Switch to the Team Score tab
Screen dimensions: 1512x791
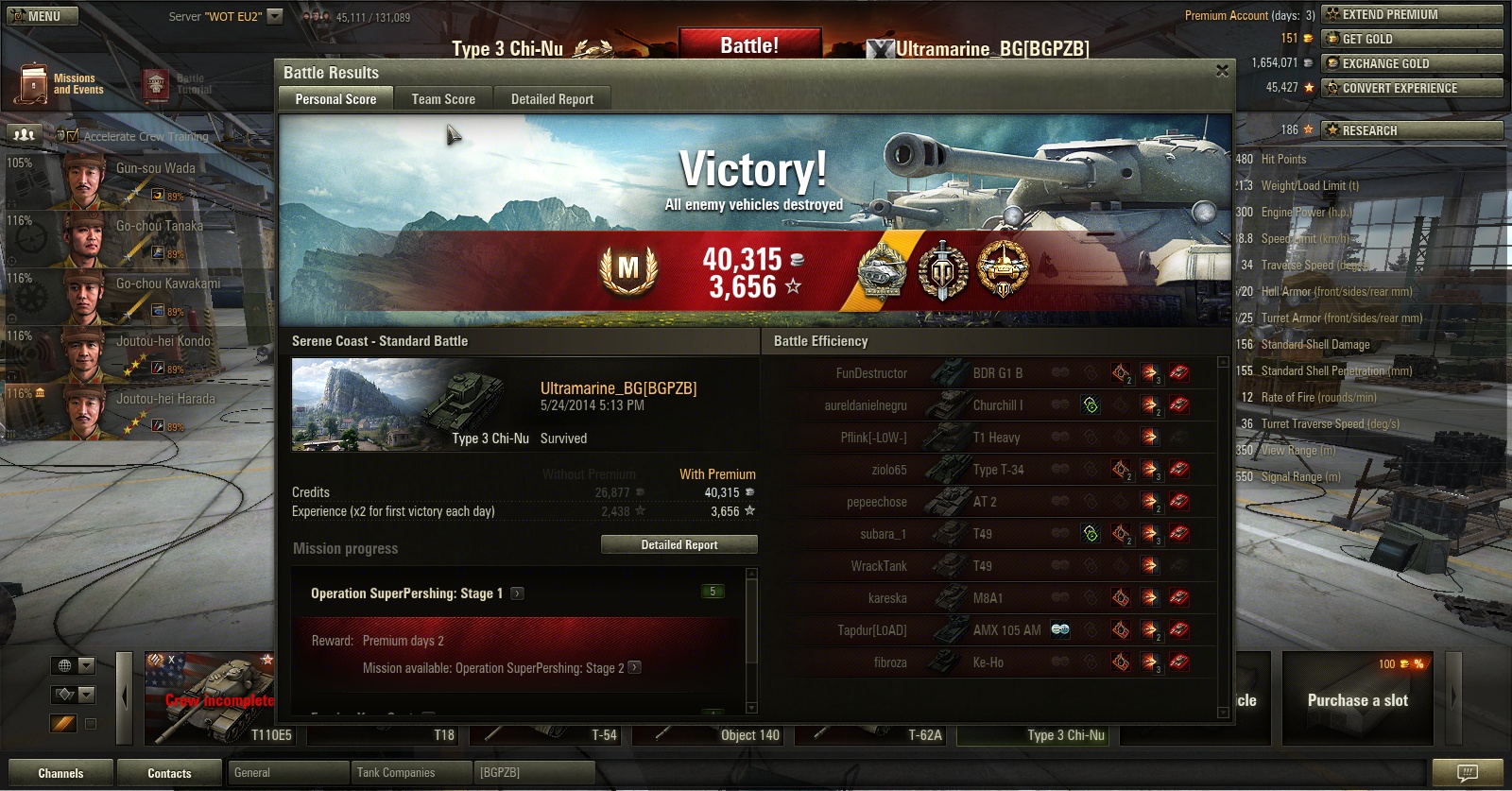(443, 99)
